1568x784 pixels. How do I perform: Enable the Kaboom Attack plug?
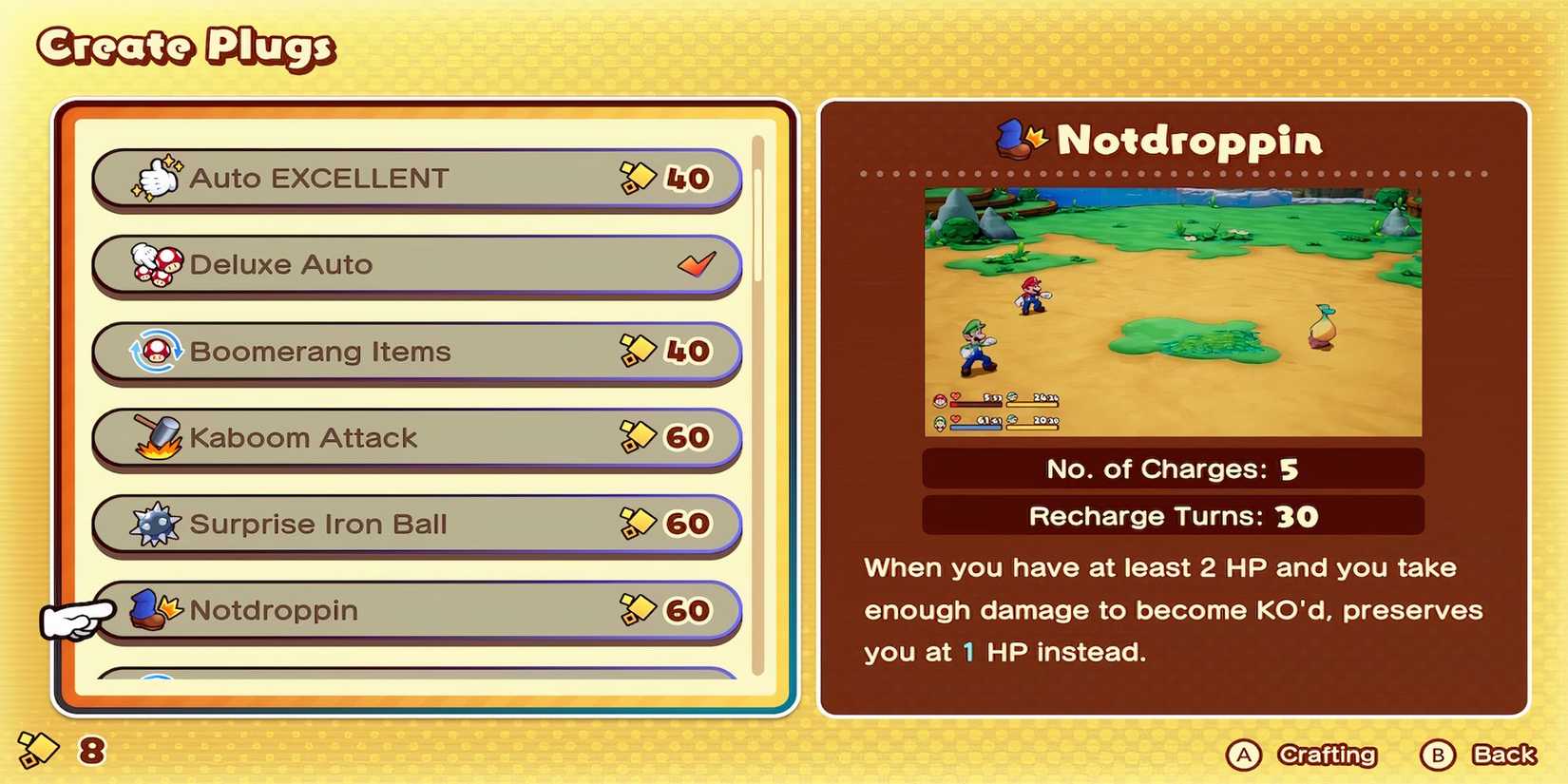click(418, 435)
